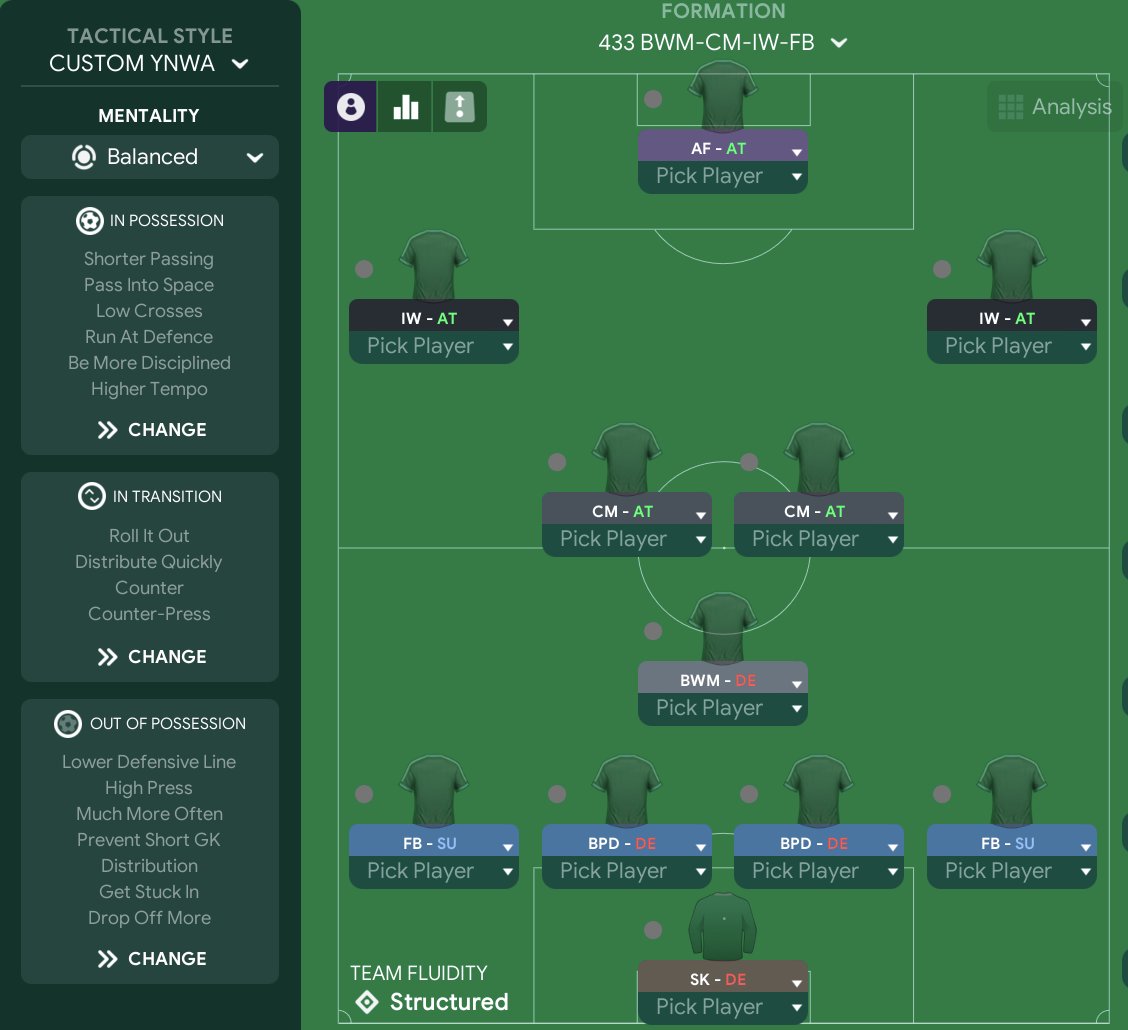Open the Tactical Style Custom YNWA dropdown
Image resolution: width=1128 pixels, height=1030 pixels.
point(149,63)
